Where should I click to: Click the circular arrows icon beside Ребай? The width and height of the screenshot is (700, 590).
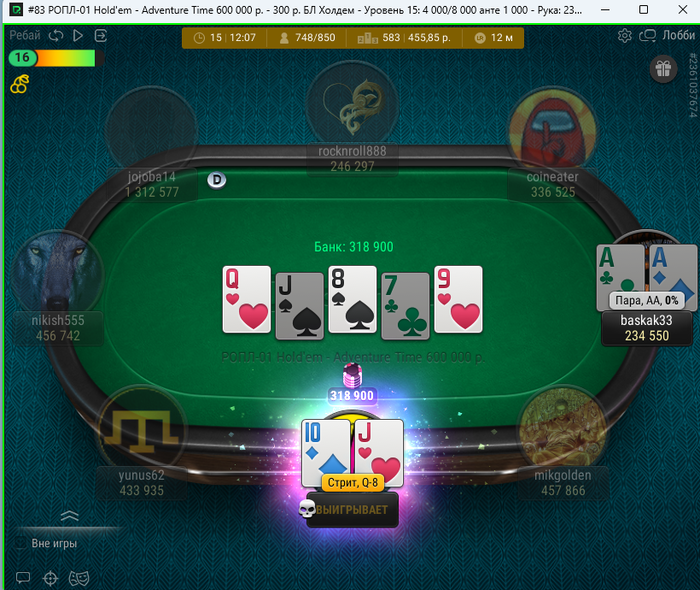(x=56, y=35)
